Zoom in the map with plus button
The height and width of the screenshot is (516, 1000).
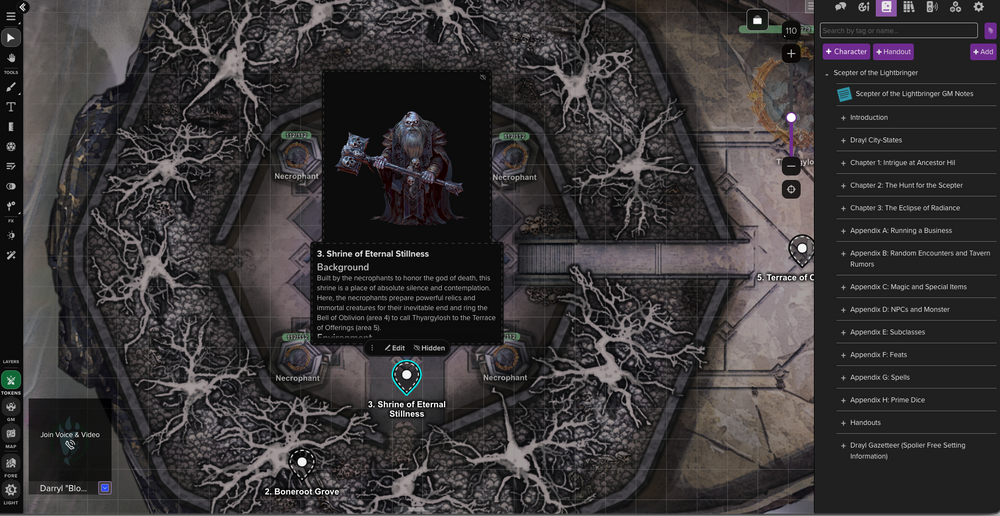(x=791, y=53)
